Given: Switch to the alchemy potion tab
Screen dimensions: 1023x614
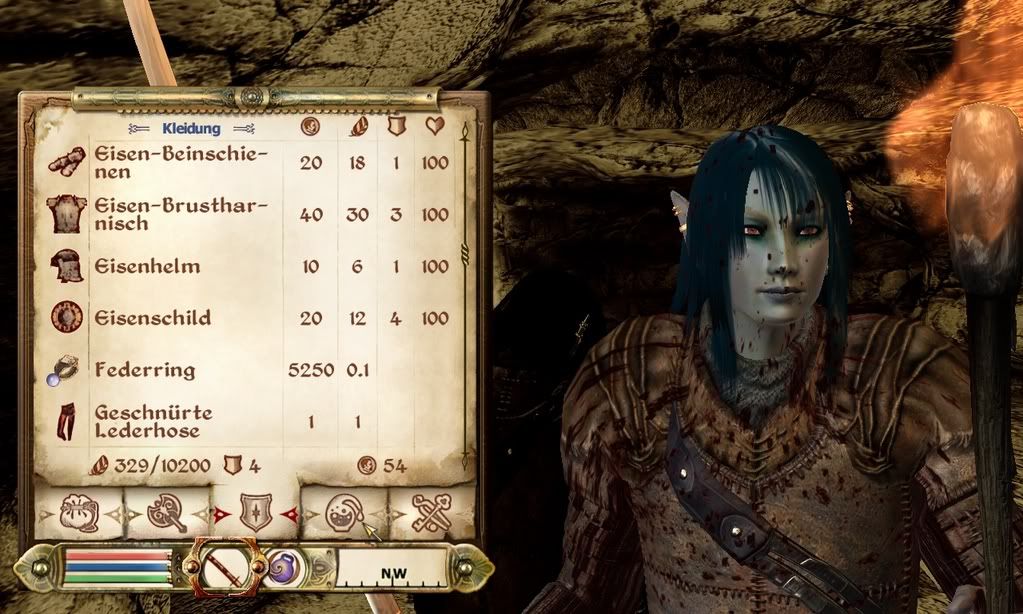Looking at the screenshot, I should 343,513.
